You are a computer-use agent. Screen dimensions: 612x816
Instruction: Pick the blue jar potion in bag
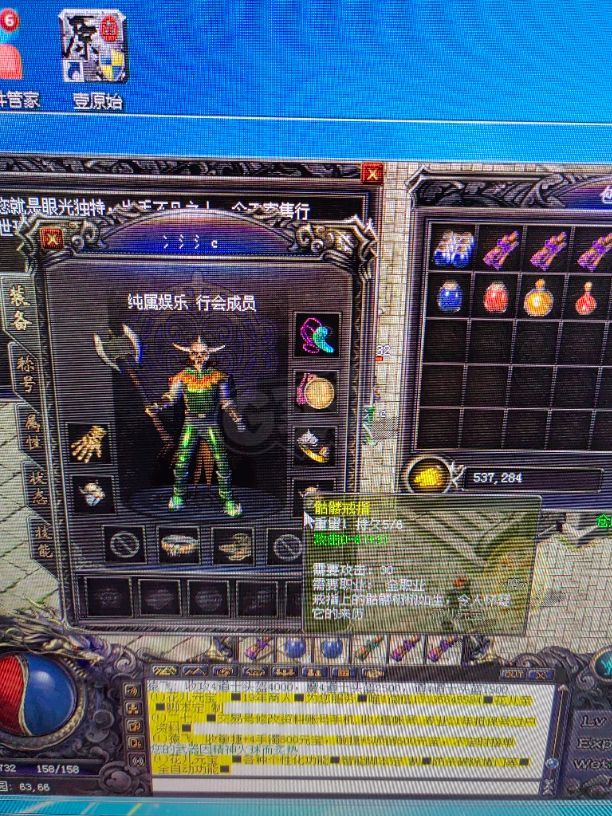pos(450,296)
